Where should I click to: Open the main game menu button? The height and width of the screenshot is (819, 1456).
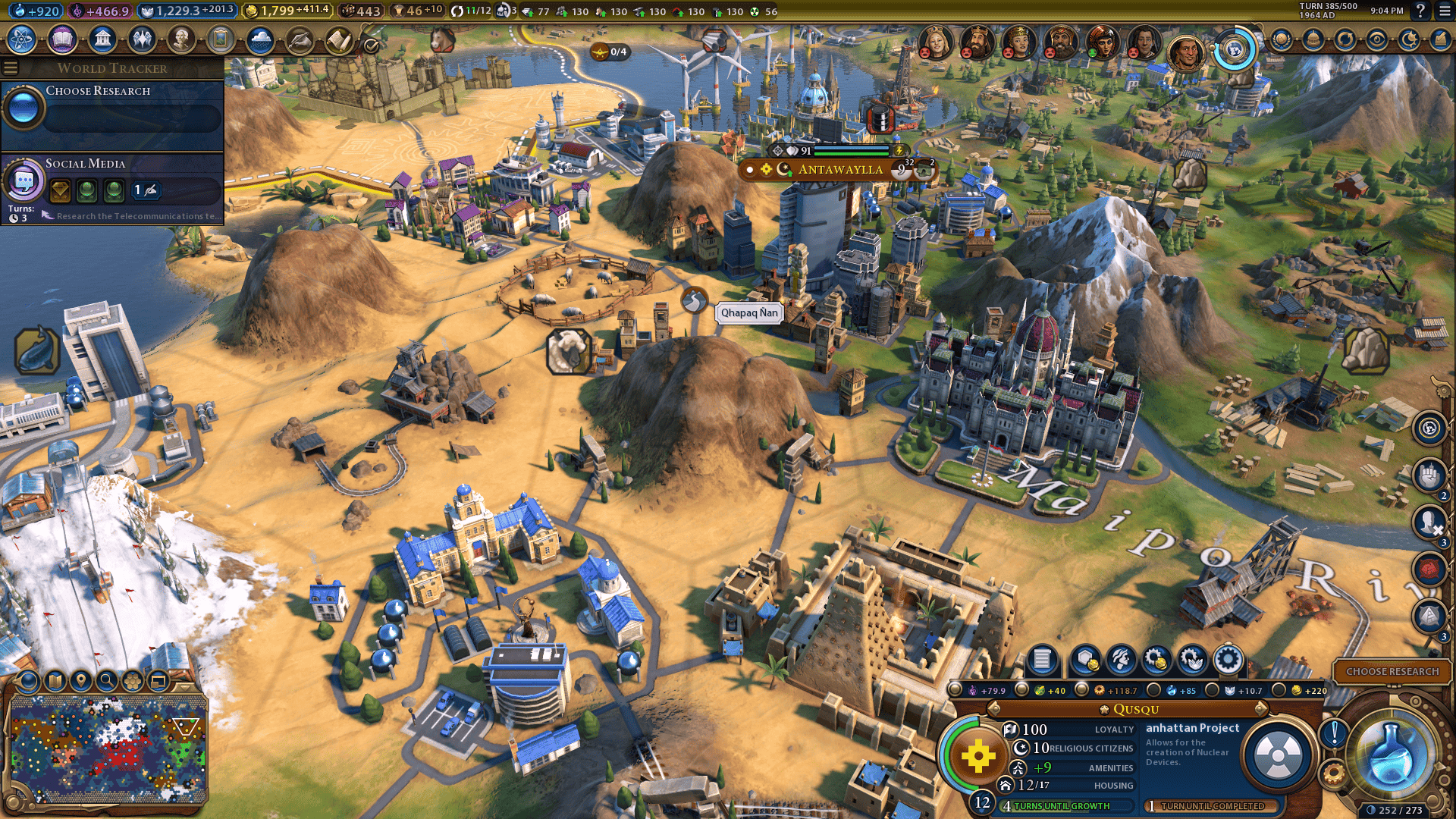click(1442, 11)
